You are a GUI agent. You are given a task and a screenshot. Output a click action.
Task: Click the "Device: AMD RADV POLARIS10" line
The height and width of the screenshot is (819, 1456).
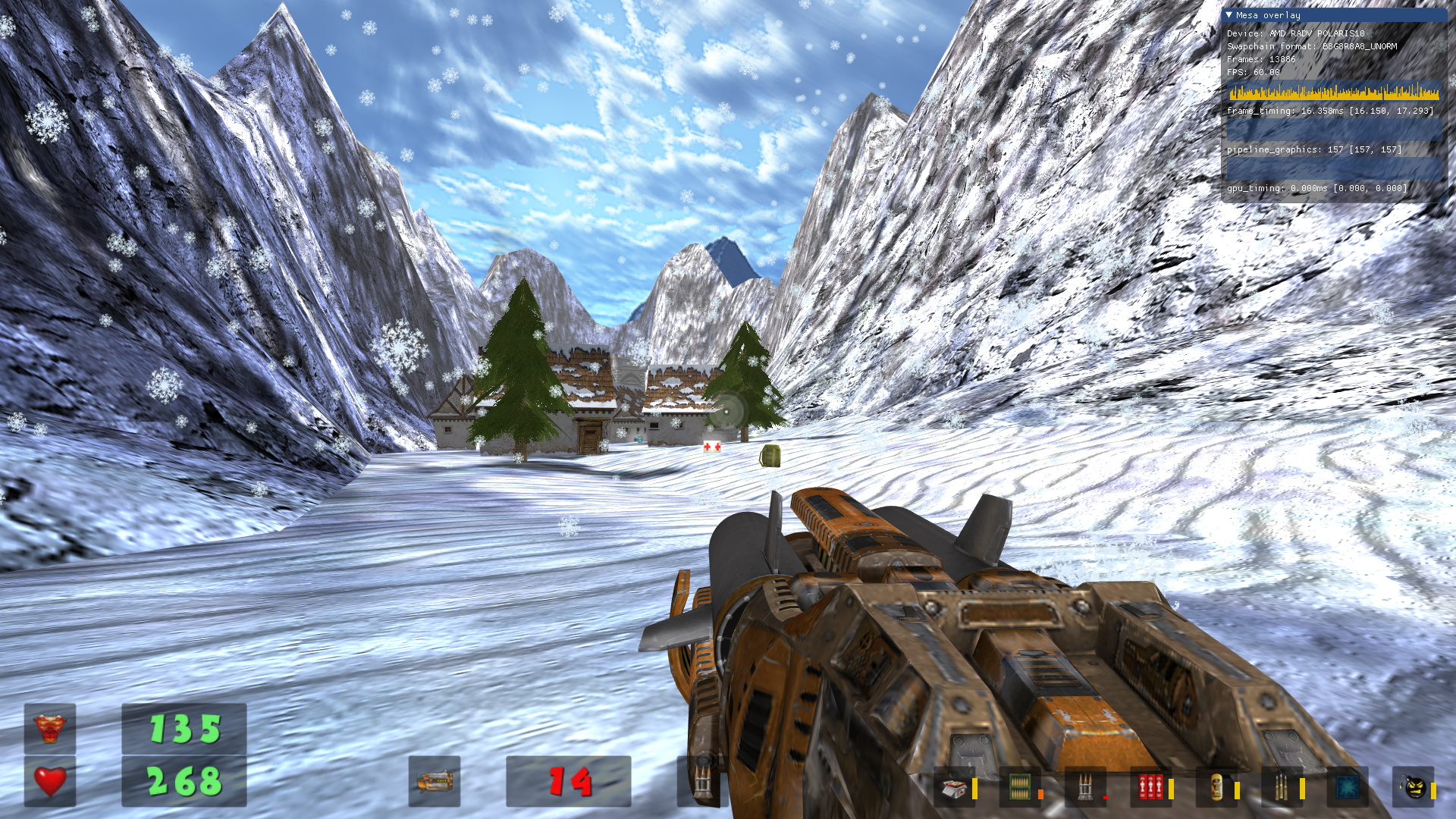(x=1297, y=33)
